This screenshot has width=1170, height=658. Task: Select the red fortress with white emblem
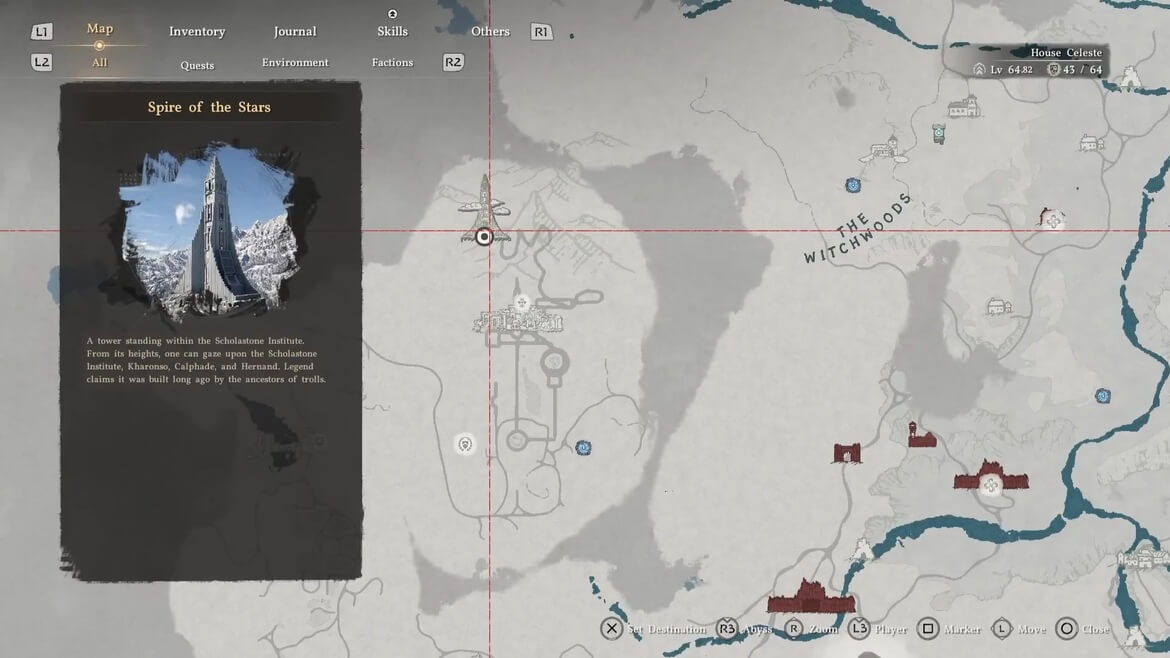click(991, 479)
